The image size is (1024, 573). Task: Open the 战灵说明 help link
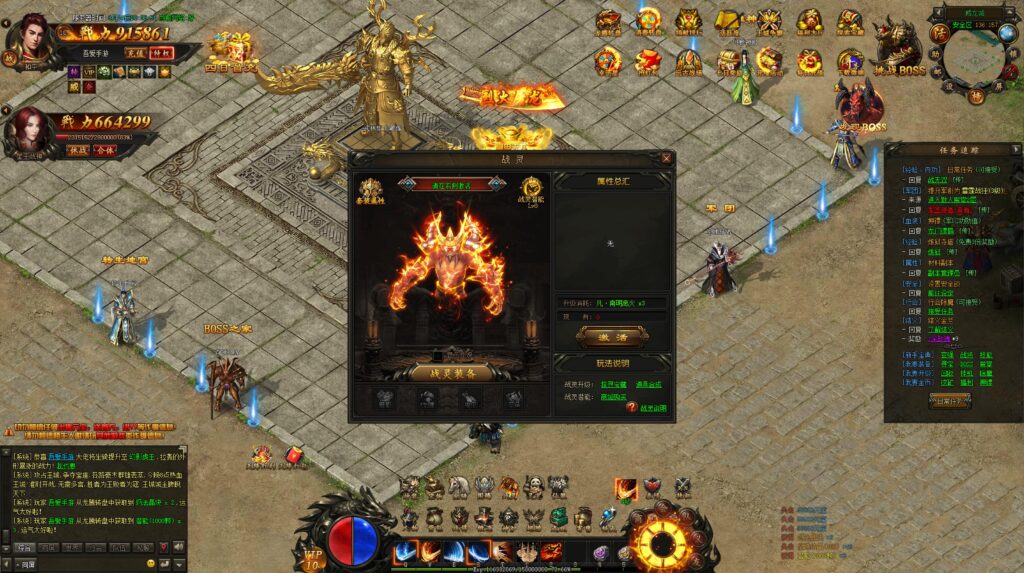pos(653,409)
